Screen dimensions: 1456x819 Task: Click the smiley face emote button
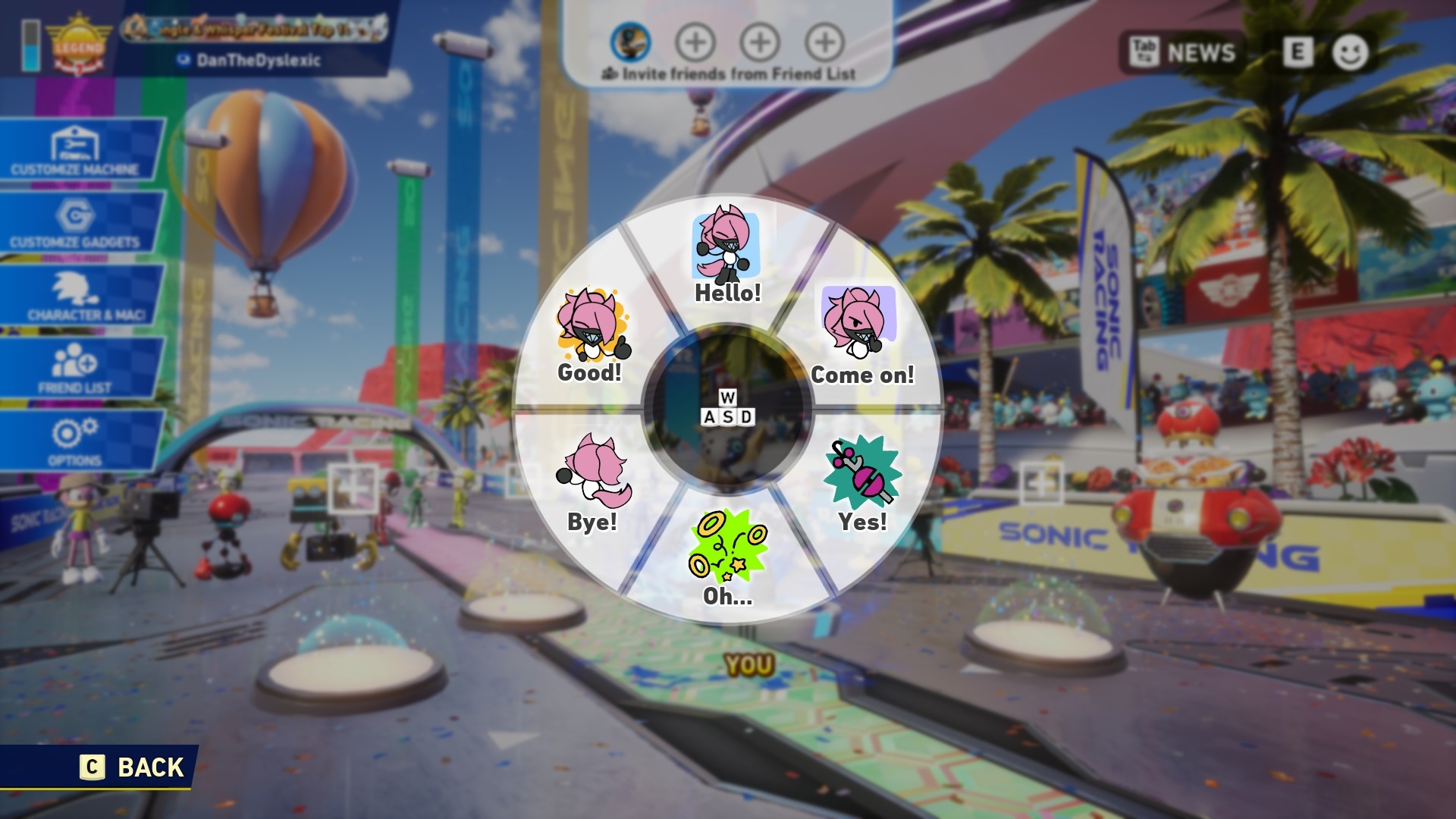(x=1350, y=52)
